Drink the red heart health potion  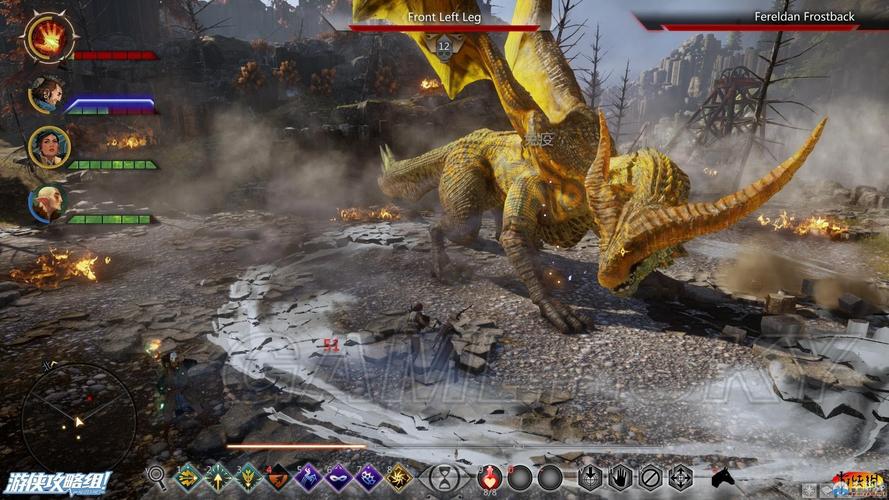490,476
